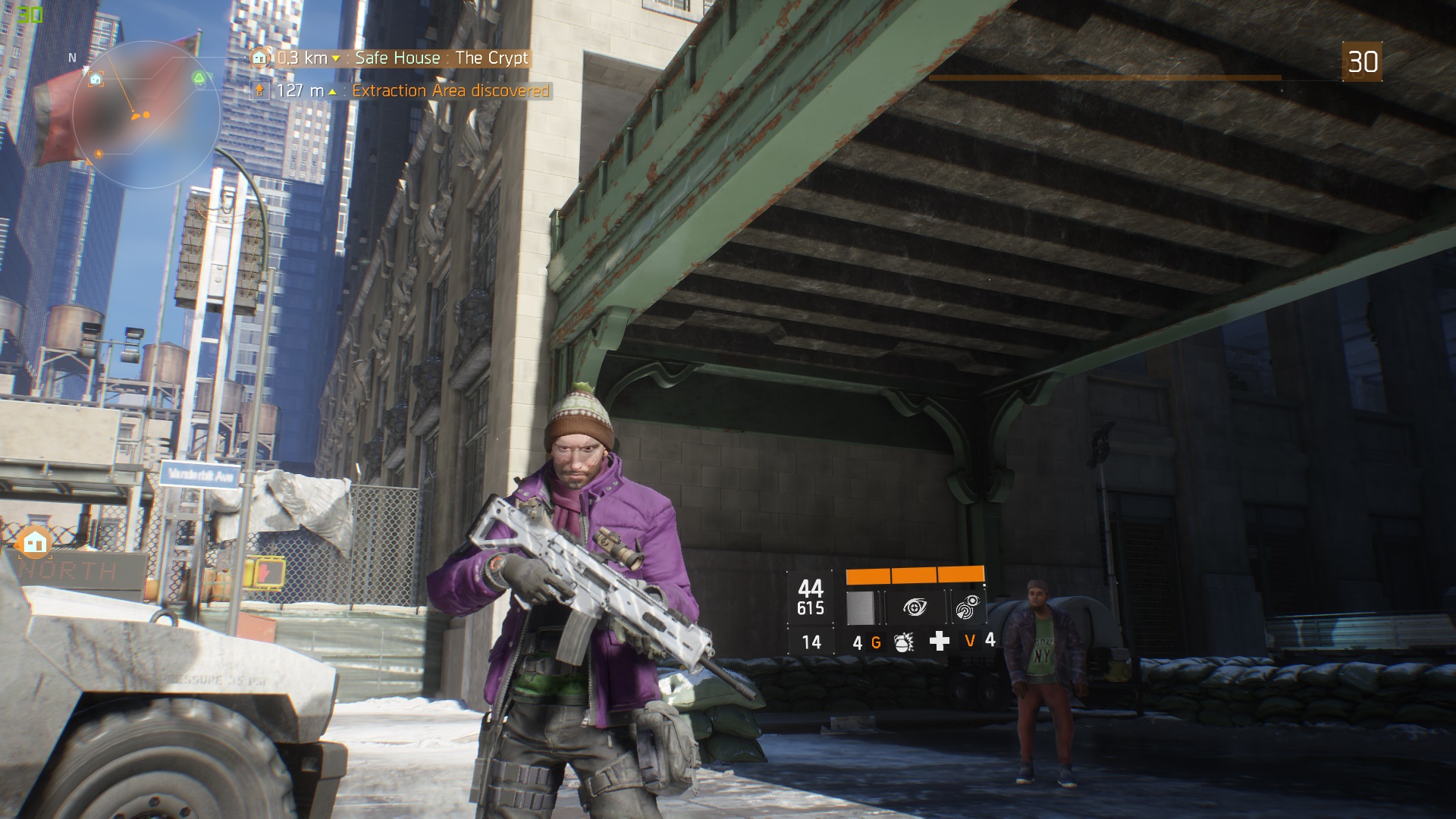Click the green triangle marker on the minimap
1456x819 pixels.
point(199,78)
